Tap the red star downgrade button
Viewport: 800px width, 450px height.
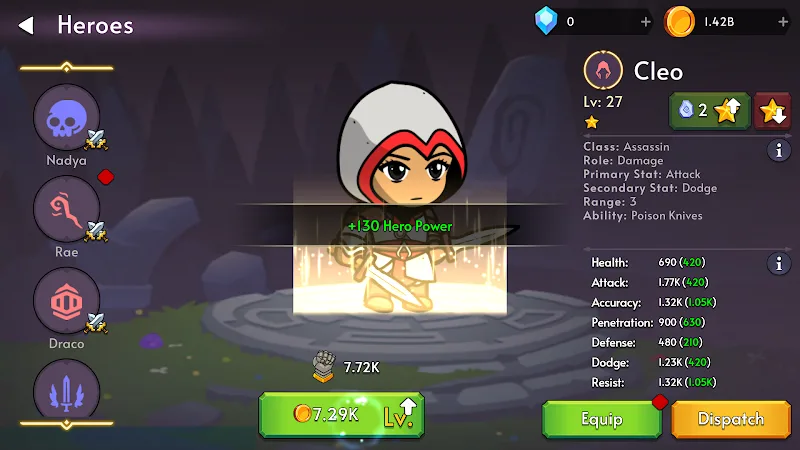[772, 111]
